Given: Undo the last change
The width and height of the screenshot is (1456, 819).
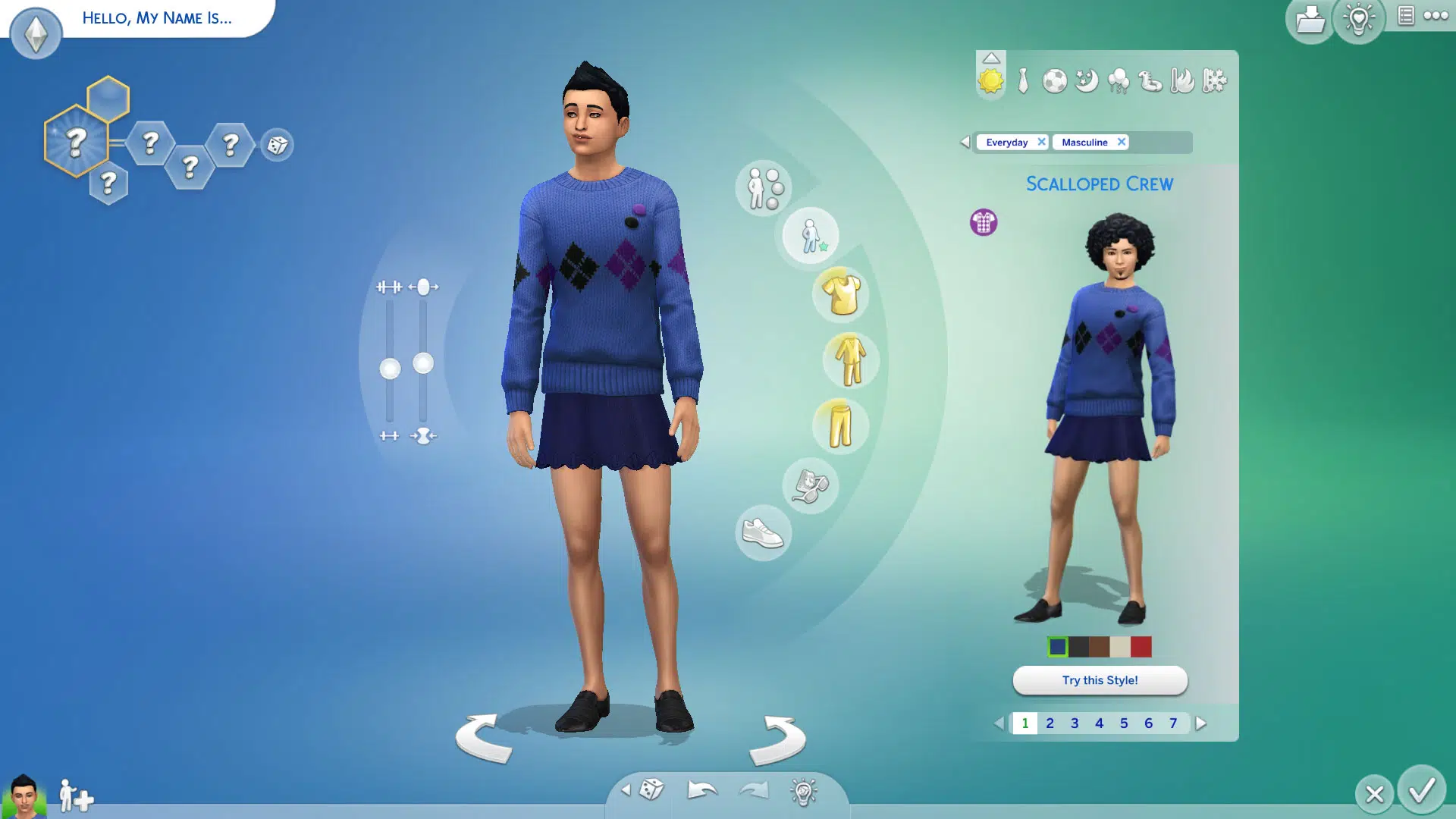Looking at the screenshot, I should pyautogui.click(x=701, y=790).
